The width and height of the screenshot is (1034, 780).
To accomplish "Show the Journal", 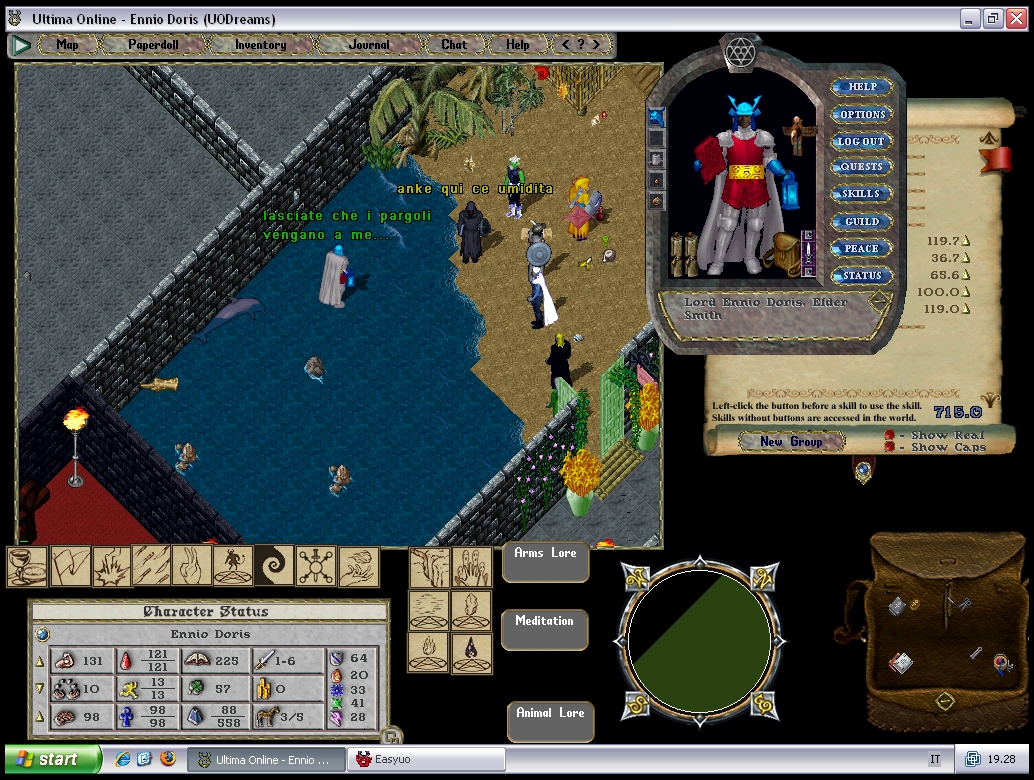I will 369,45.
